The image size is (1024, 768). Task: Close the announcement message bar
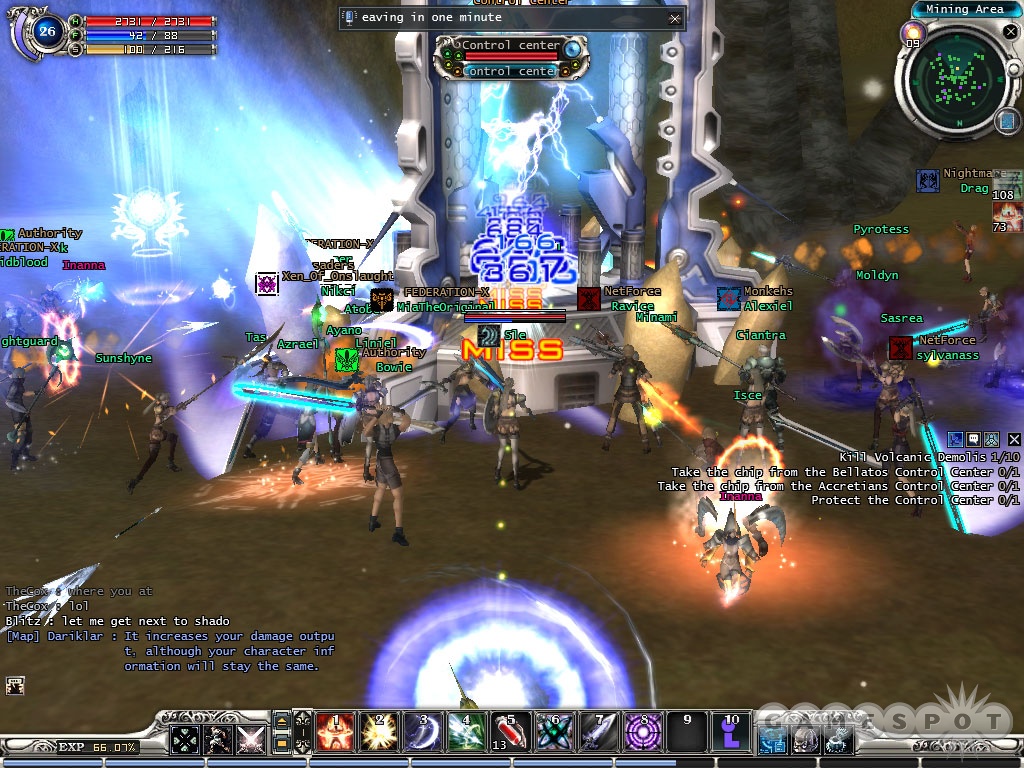(x=675, y=18)
